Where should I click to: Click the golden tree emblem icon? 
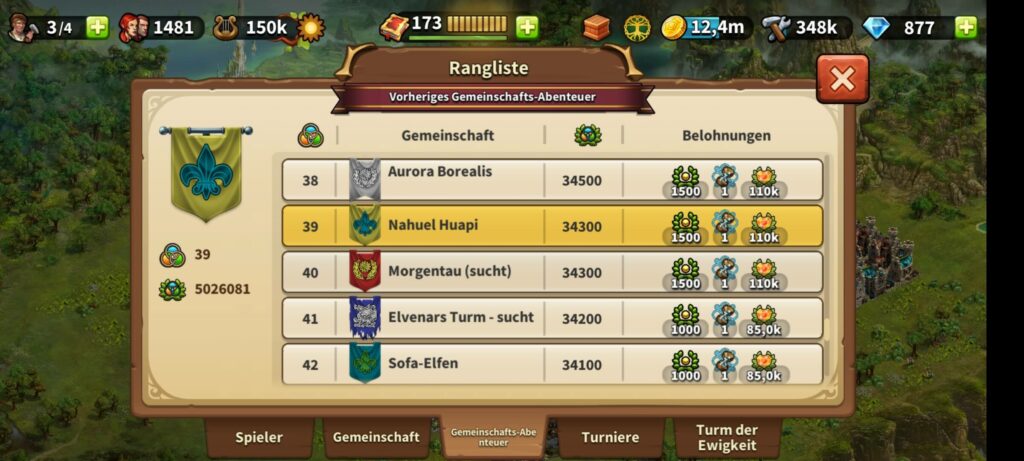[x=636, y=27]
